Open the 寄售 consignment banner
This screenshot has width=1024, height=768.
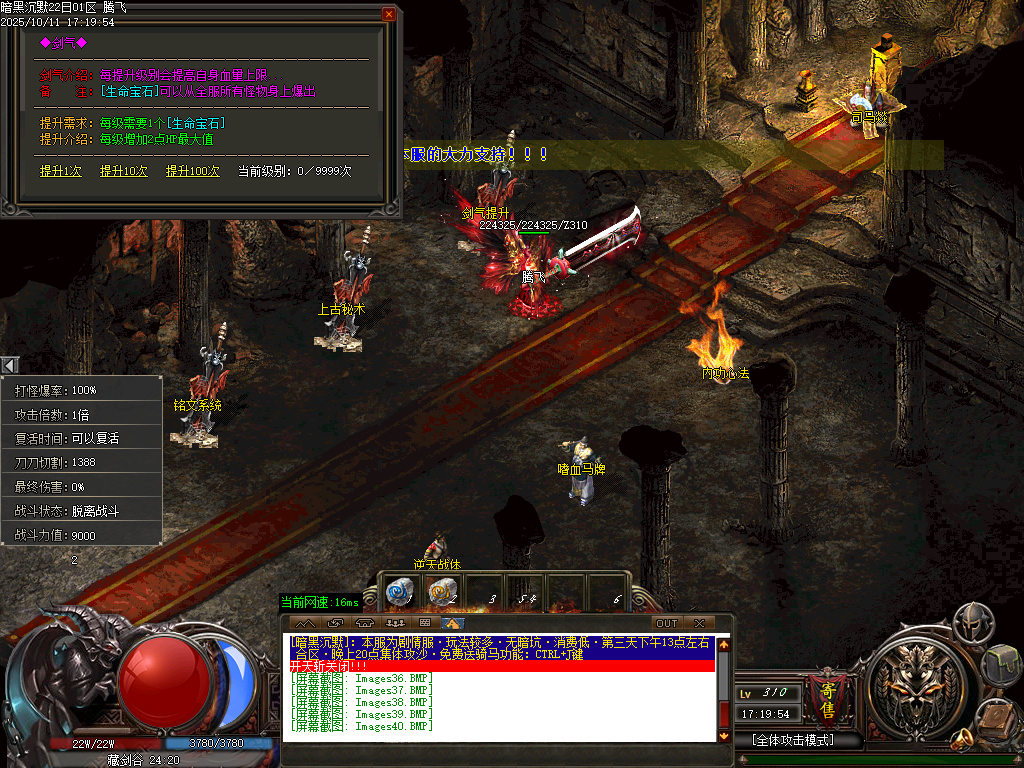(x=827, y=696)
